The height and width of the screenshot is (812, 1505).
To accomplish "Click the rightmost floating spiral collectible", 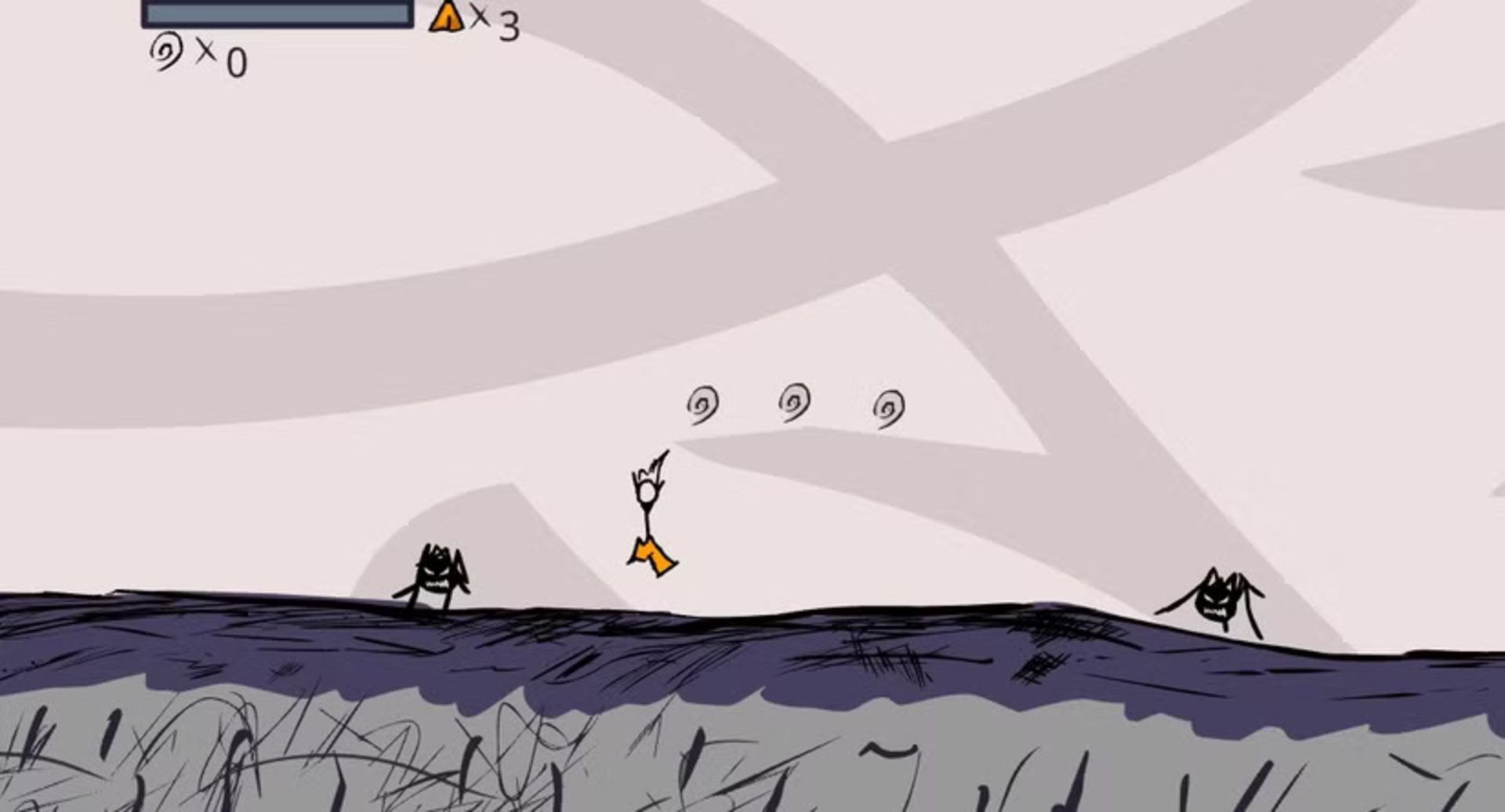I will coord(888,408).
